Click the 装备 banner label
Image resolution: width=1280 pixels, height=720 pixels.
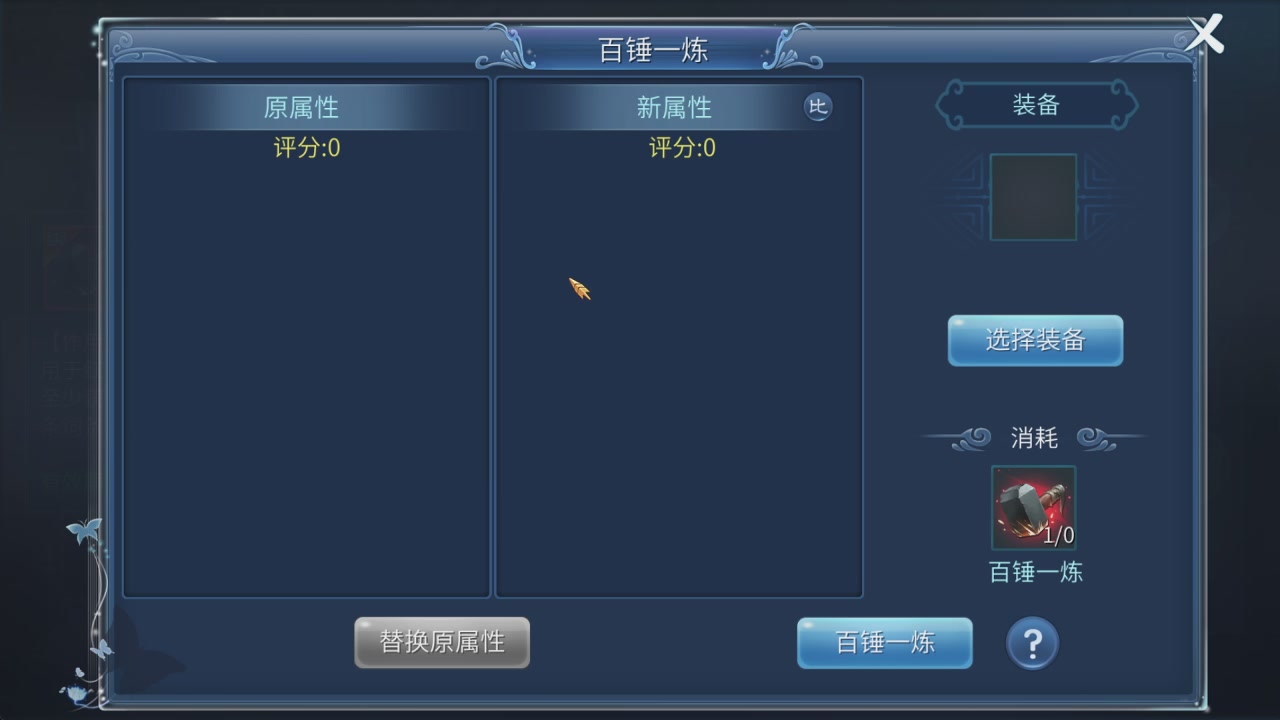1034,104
